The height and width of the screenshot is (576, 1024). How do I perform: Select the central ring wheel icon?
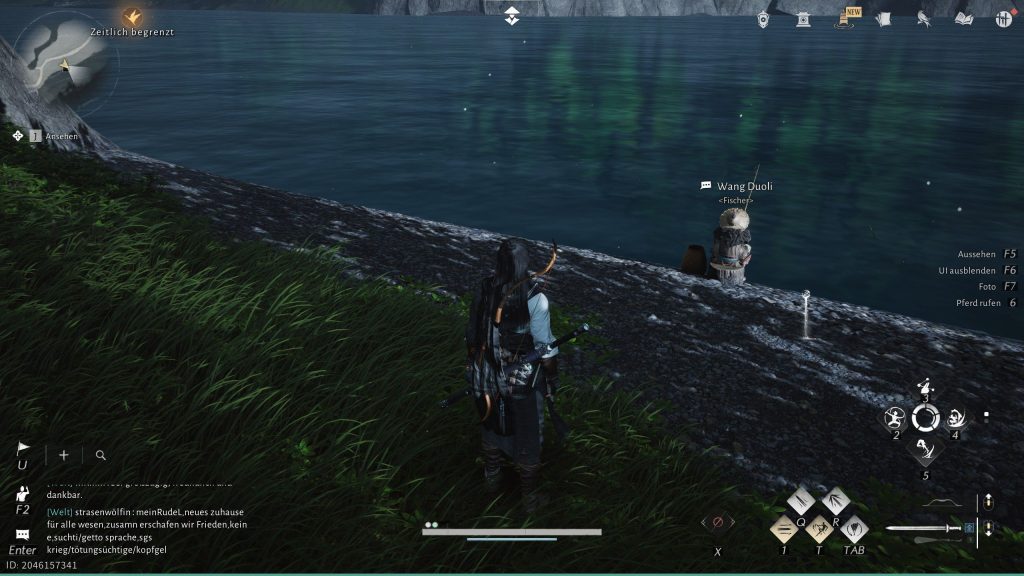point(926,418)
